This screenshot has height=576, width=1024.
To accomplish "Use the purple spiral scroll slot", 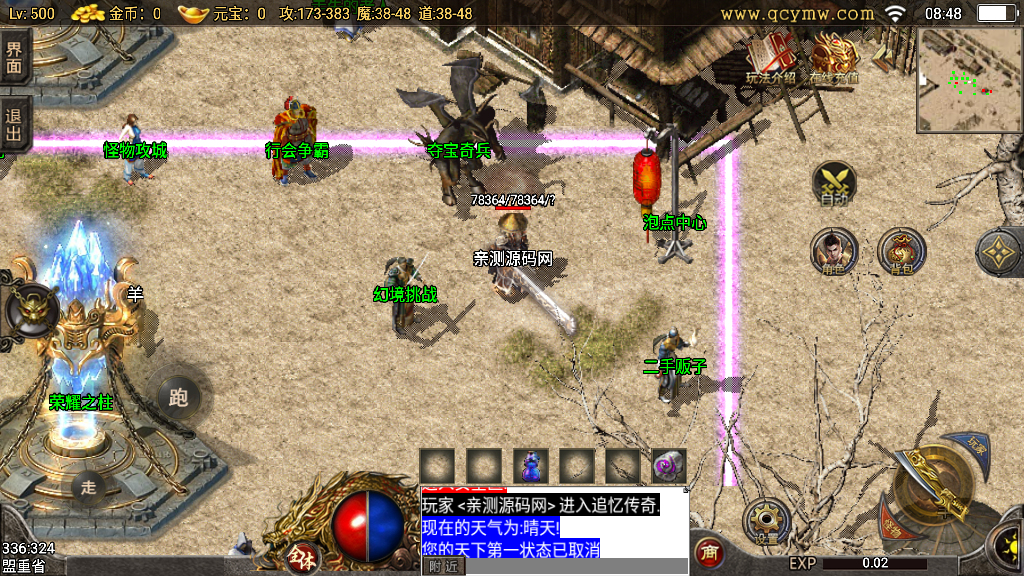I will [669, 465].
